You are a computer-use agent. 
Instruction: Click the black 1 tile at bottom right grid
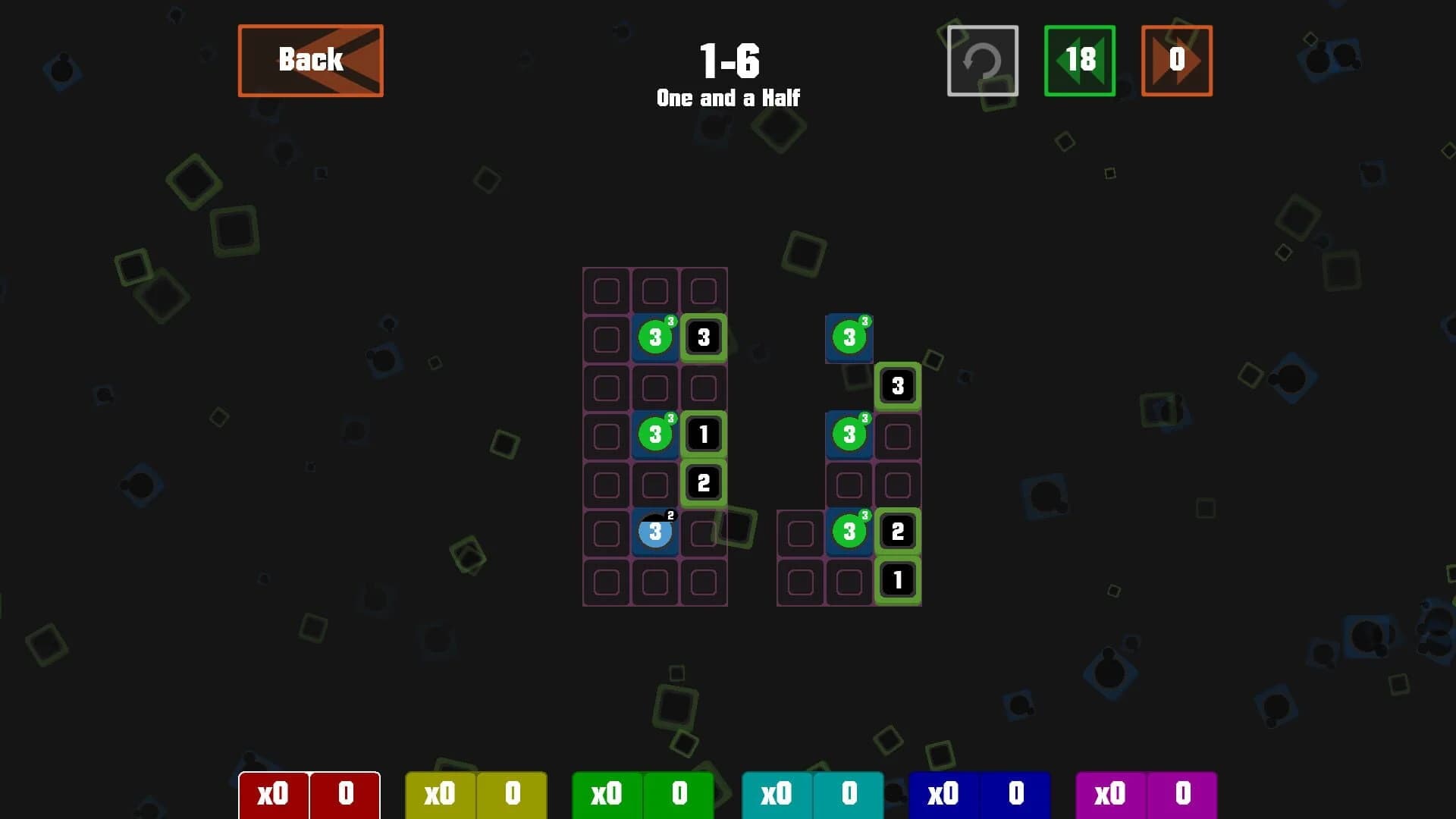point(897,579)
